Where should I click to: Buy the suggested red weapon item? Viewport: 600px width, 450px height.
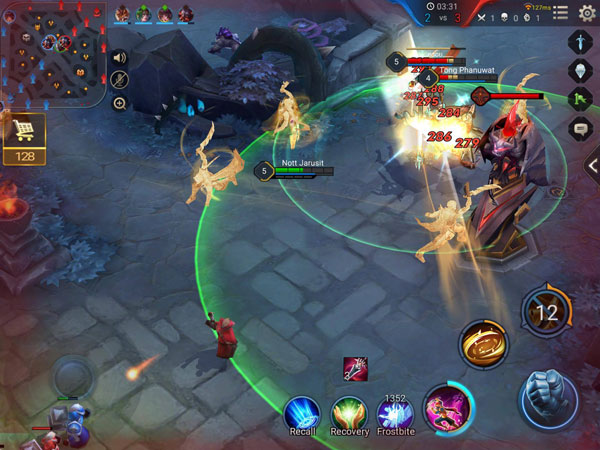coord(355,368)
